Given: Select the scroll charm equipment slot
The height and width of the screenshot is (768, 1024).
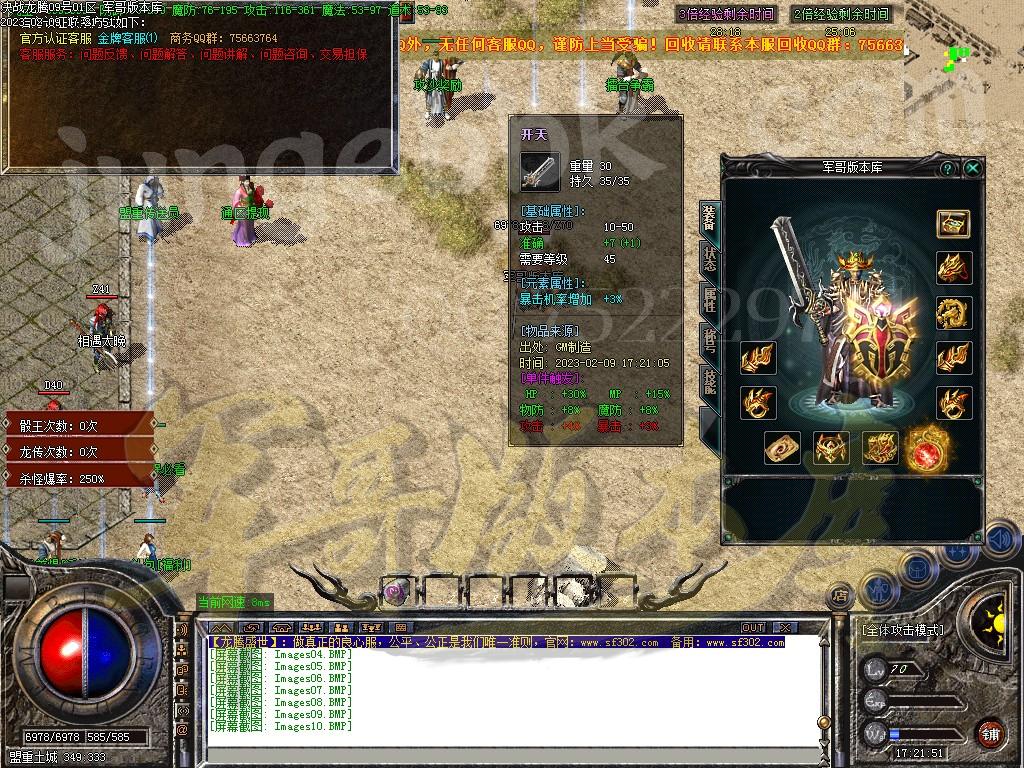Looking at the screenshot, I should click(x=782, y=450).
